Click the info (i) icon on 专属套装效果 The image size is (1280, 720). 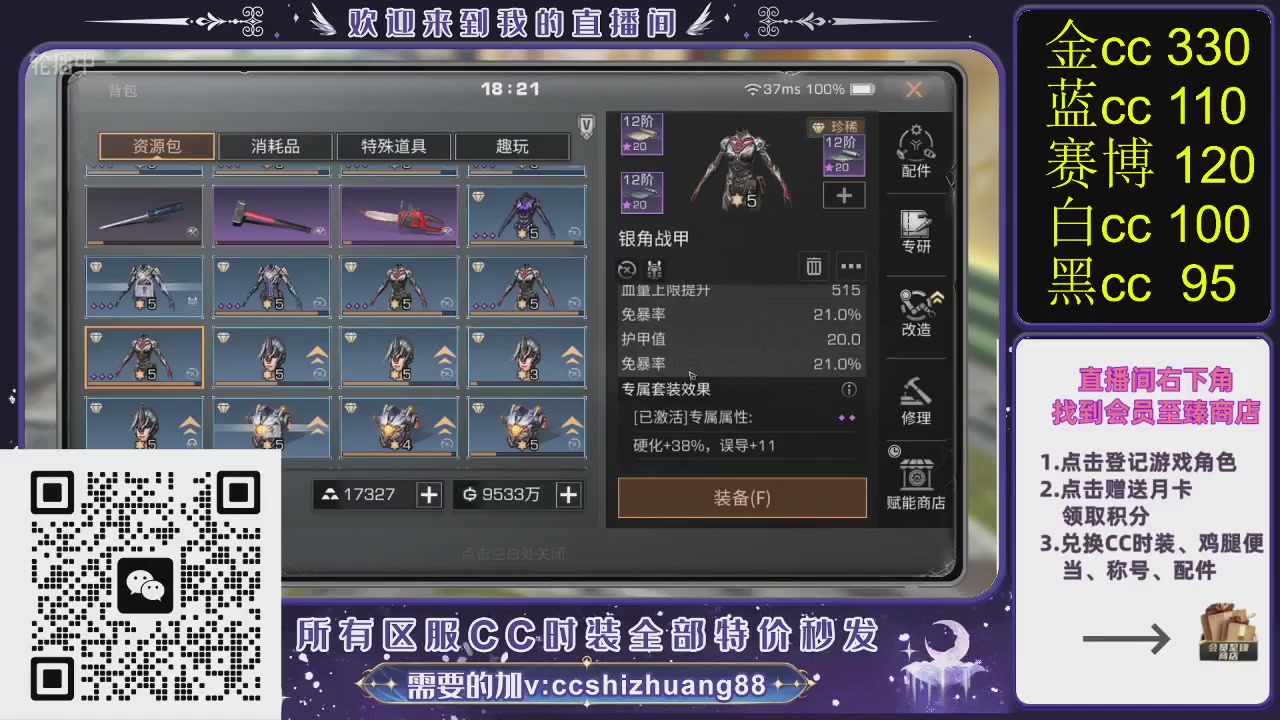tap(848, 390)
